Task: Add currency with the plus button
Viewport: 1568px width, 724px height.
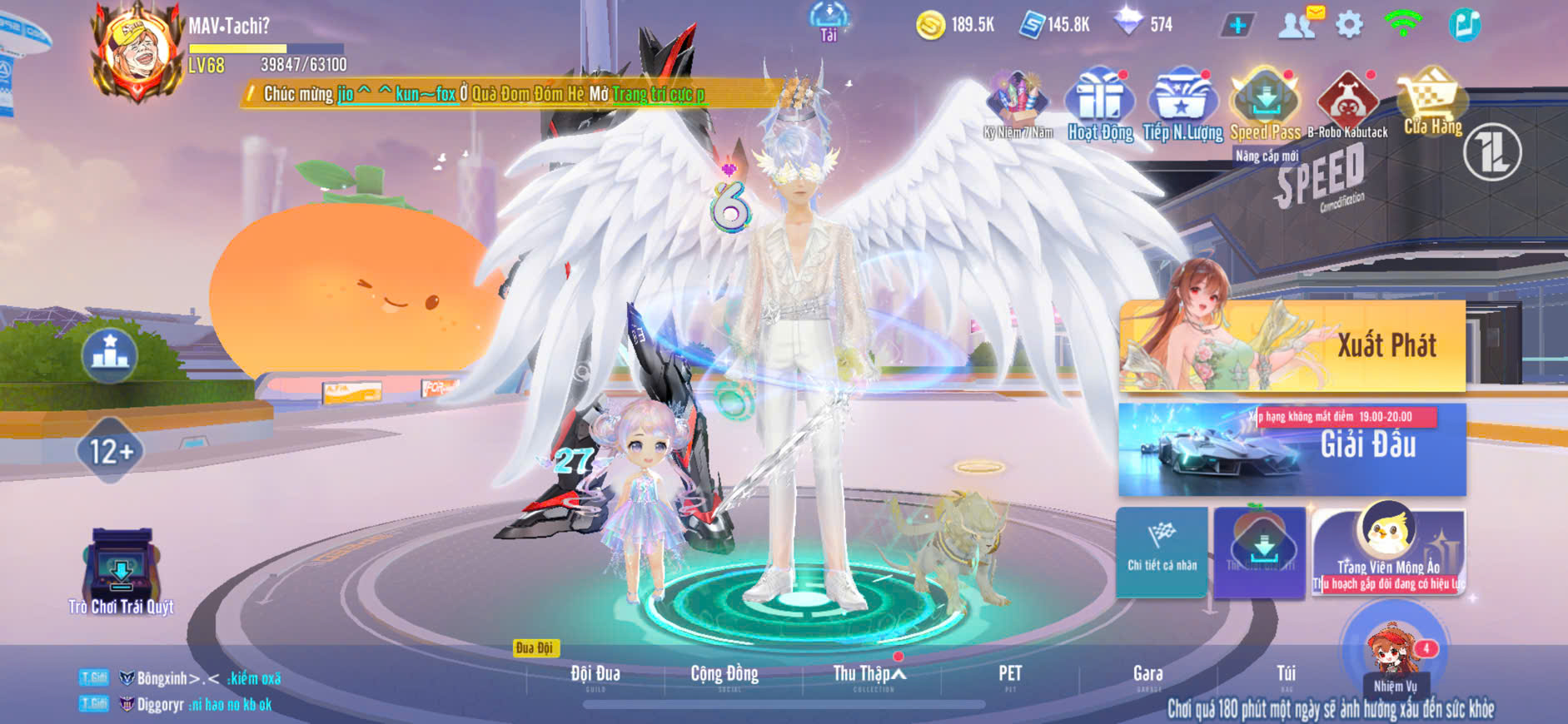Action: click(x=1237, y=25)
